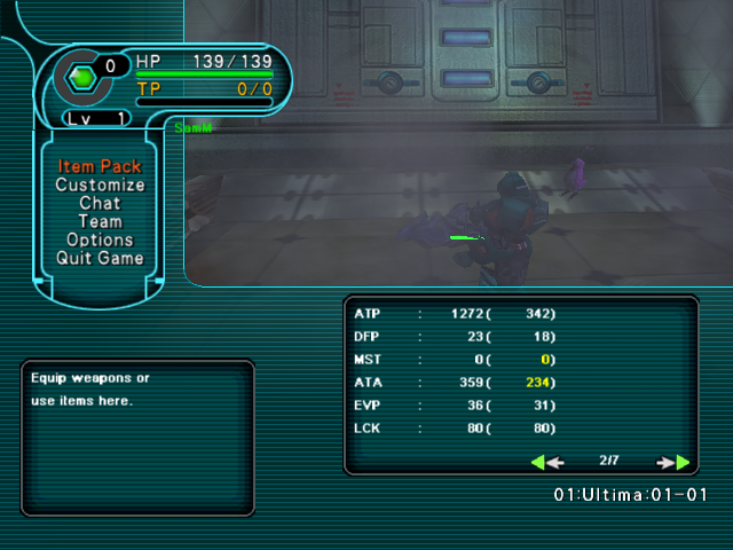
Task: Select Quit Game
Action: (100, 258)
